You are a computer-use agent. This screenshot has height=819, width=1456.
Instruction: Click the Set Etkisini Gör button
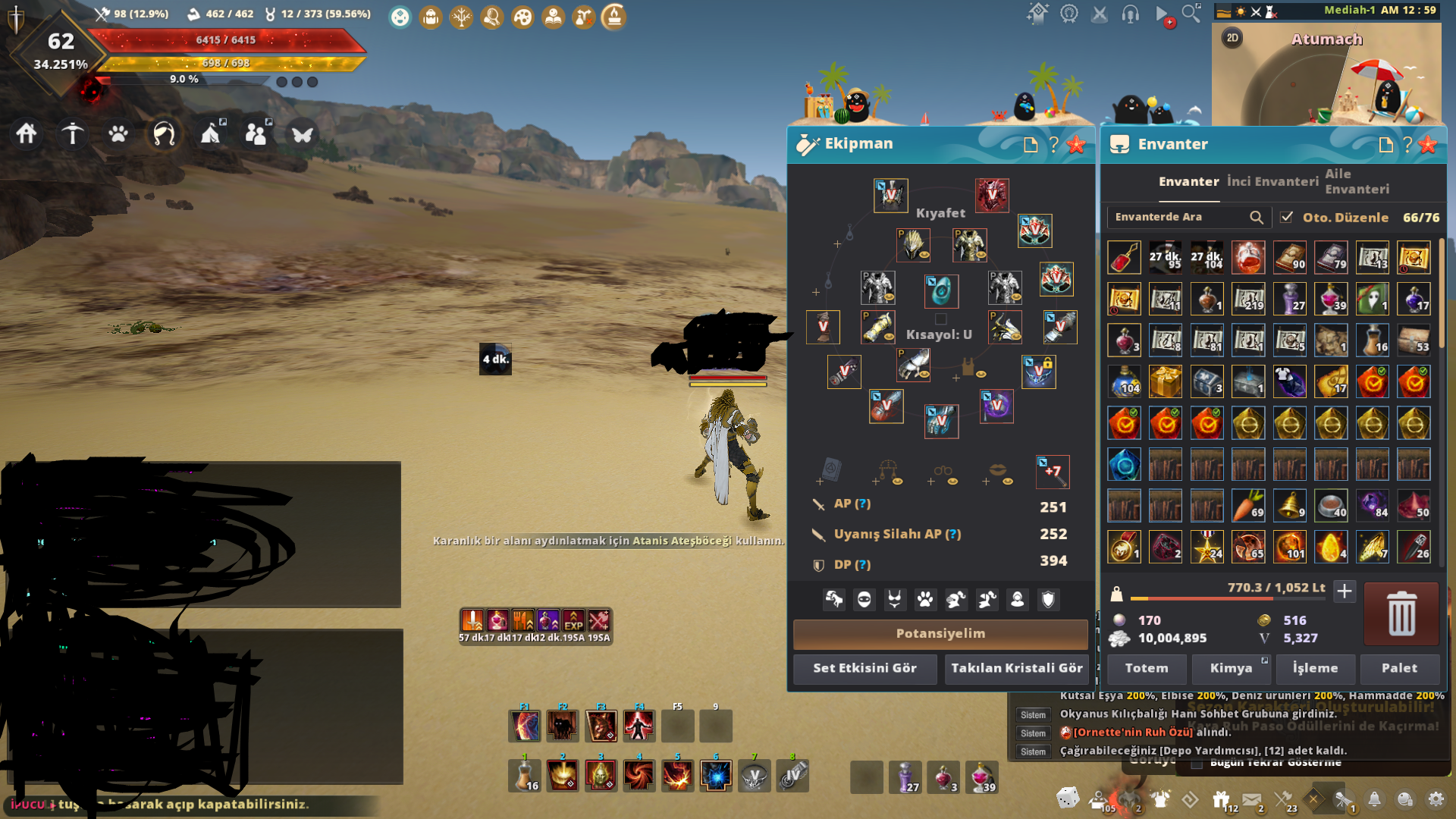(x=864, y=669)
